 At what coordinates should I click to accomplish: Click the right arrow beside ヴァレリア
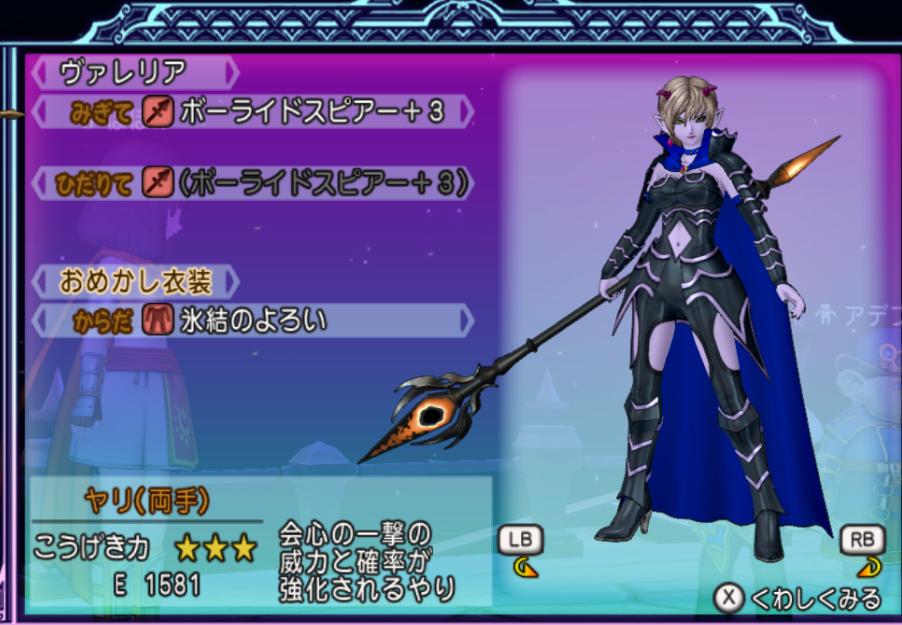pyautogui.click(x=232, y=73)
